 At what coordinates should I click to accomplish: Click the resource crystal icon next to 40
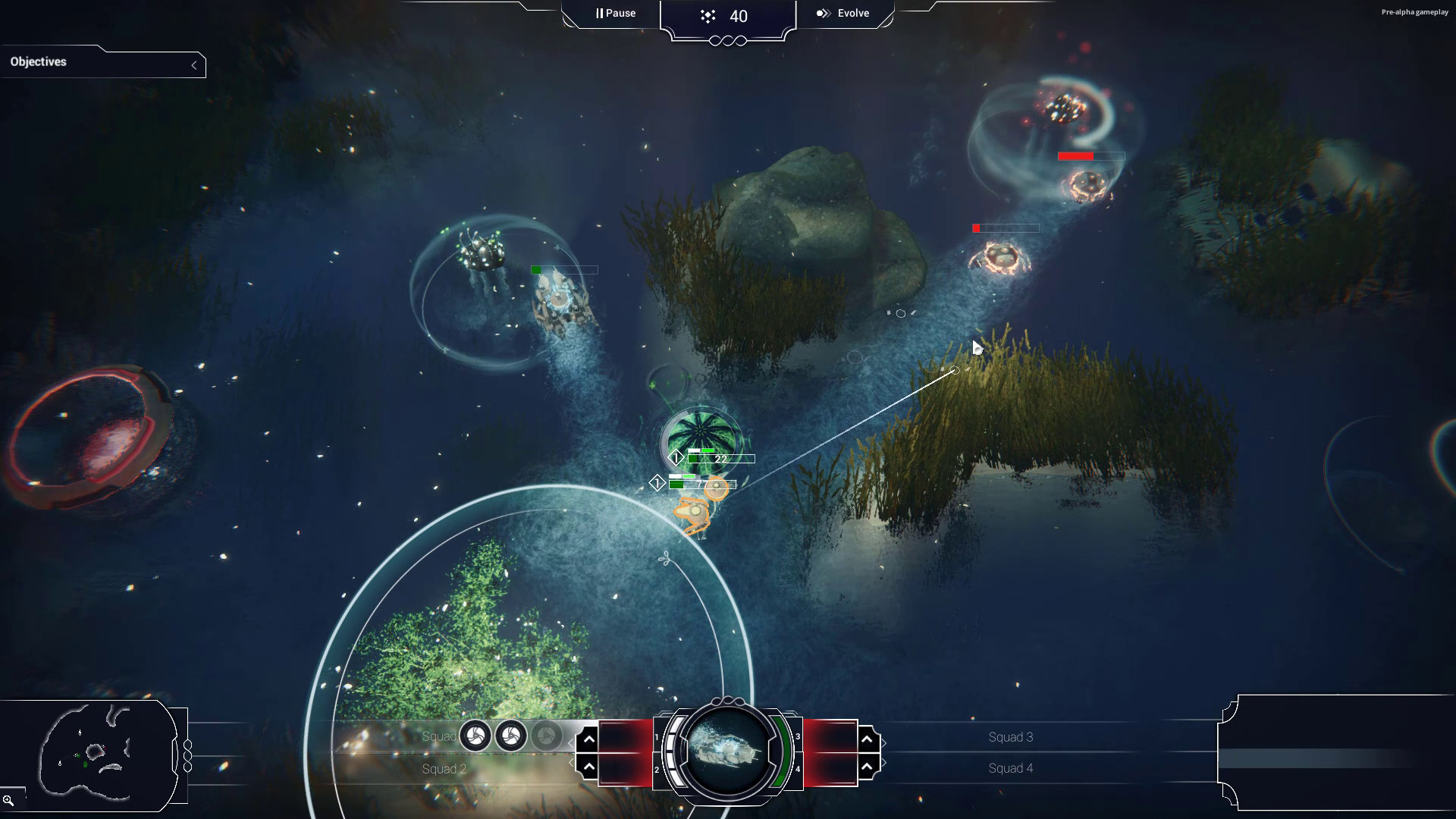coord(707,15)
